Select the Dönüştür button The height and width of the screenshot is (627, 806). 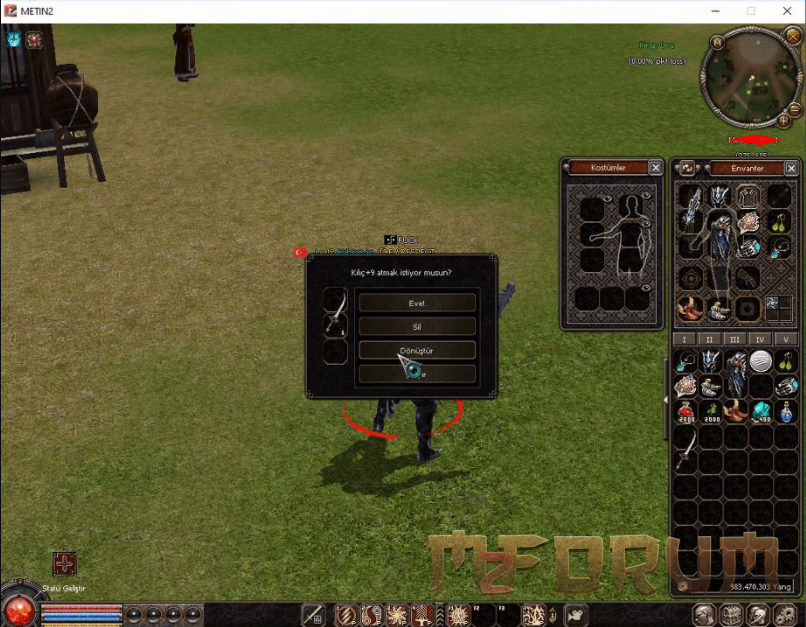click(x=416, y=350)
